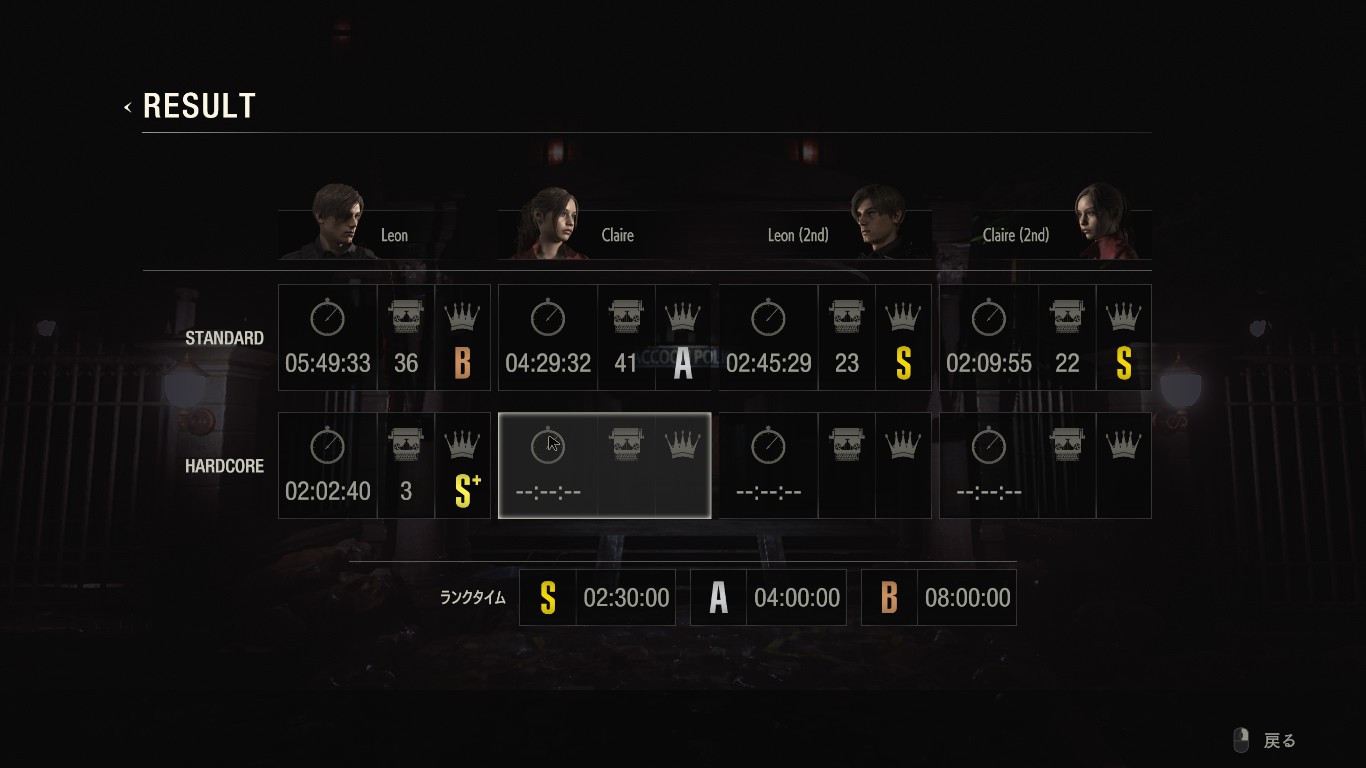Select the typewriter save-count icon under Claire
The height and width of the screenshot is (768, 1366).
(x=625, y=317)
